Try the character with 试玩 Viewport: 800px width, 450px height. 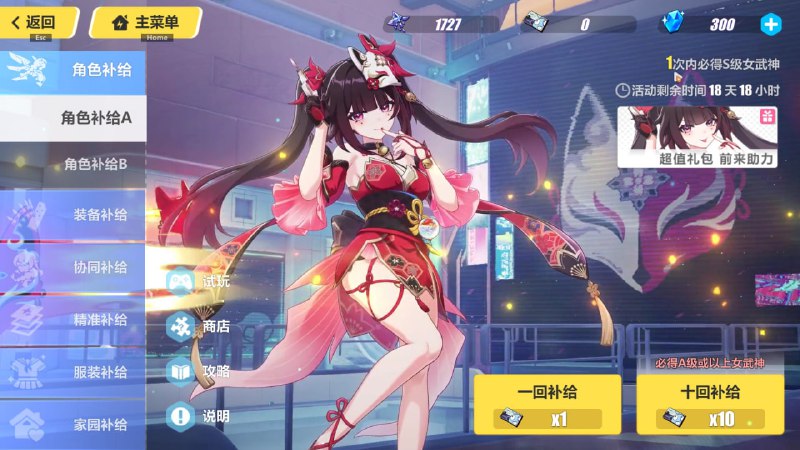198,282
